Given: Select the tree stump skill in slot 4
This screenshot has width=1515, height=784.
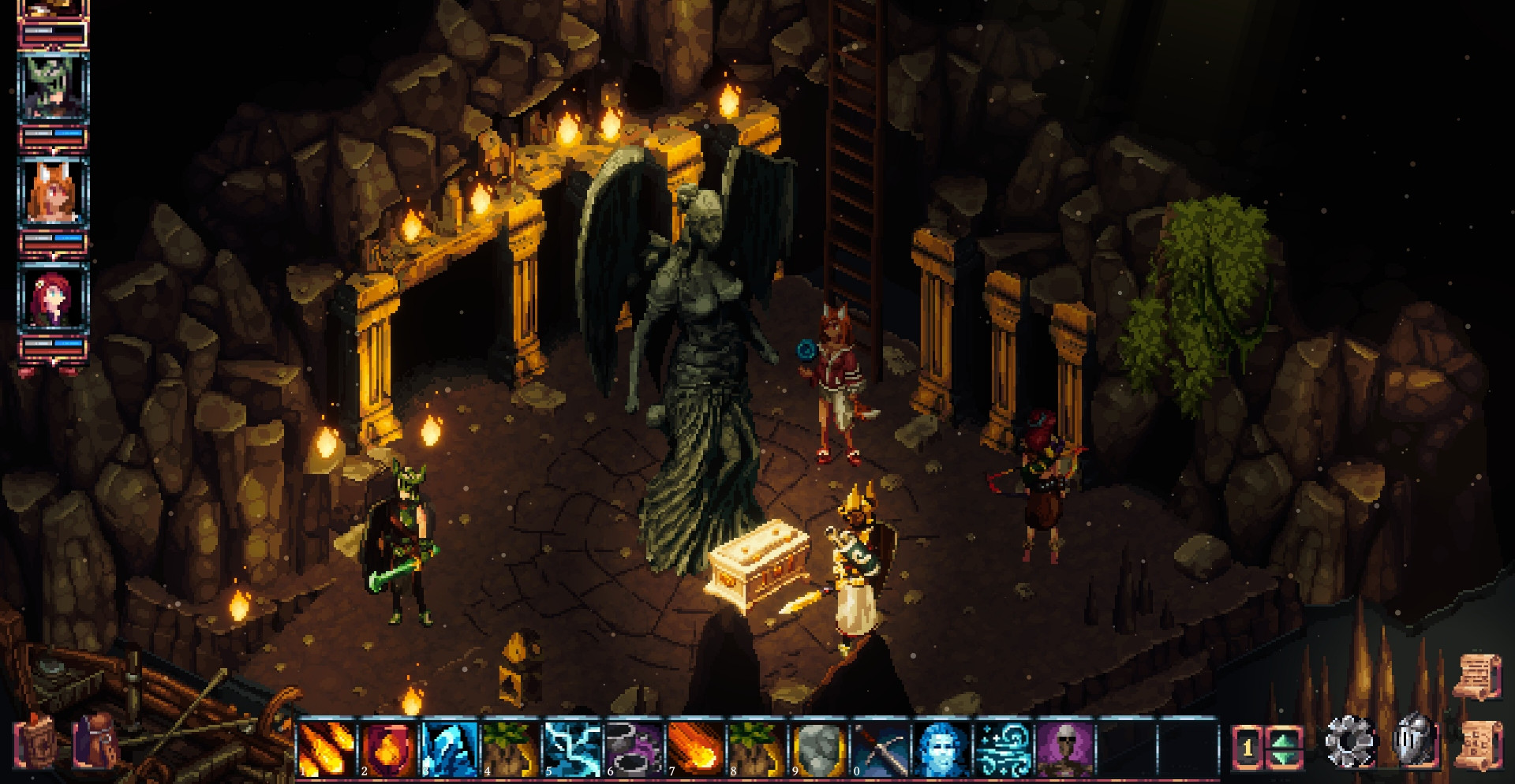Looking at the screenshot, I should click(x=511, y=747).
